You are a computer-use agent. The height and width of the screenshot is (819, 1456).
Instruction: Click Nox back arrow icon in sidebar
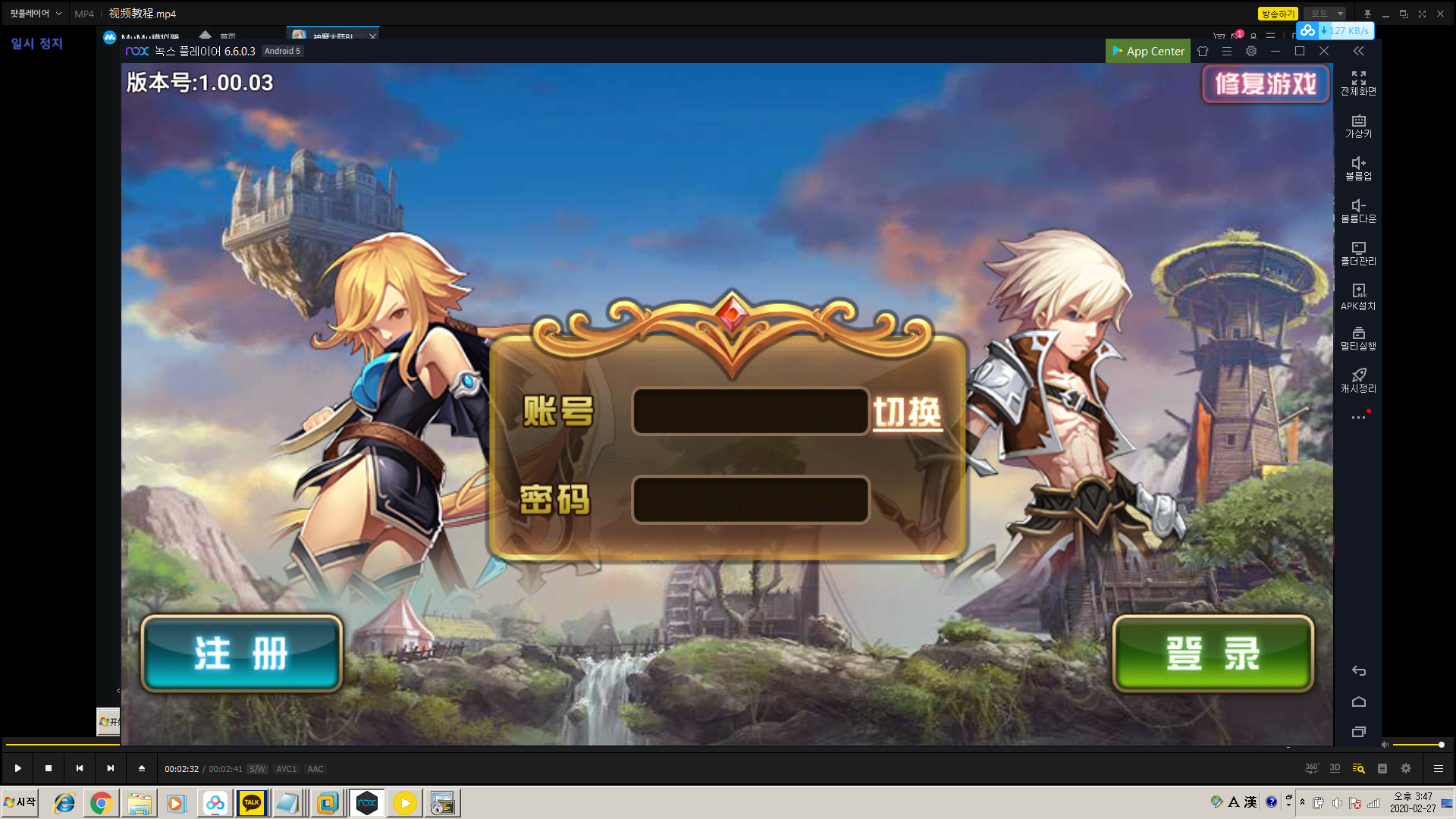pos(1358,670)
